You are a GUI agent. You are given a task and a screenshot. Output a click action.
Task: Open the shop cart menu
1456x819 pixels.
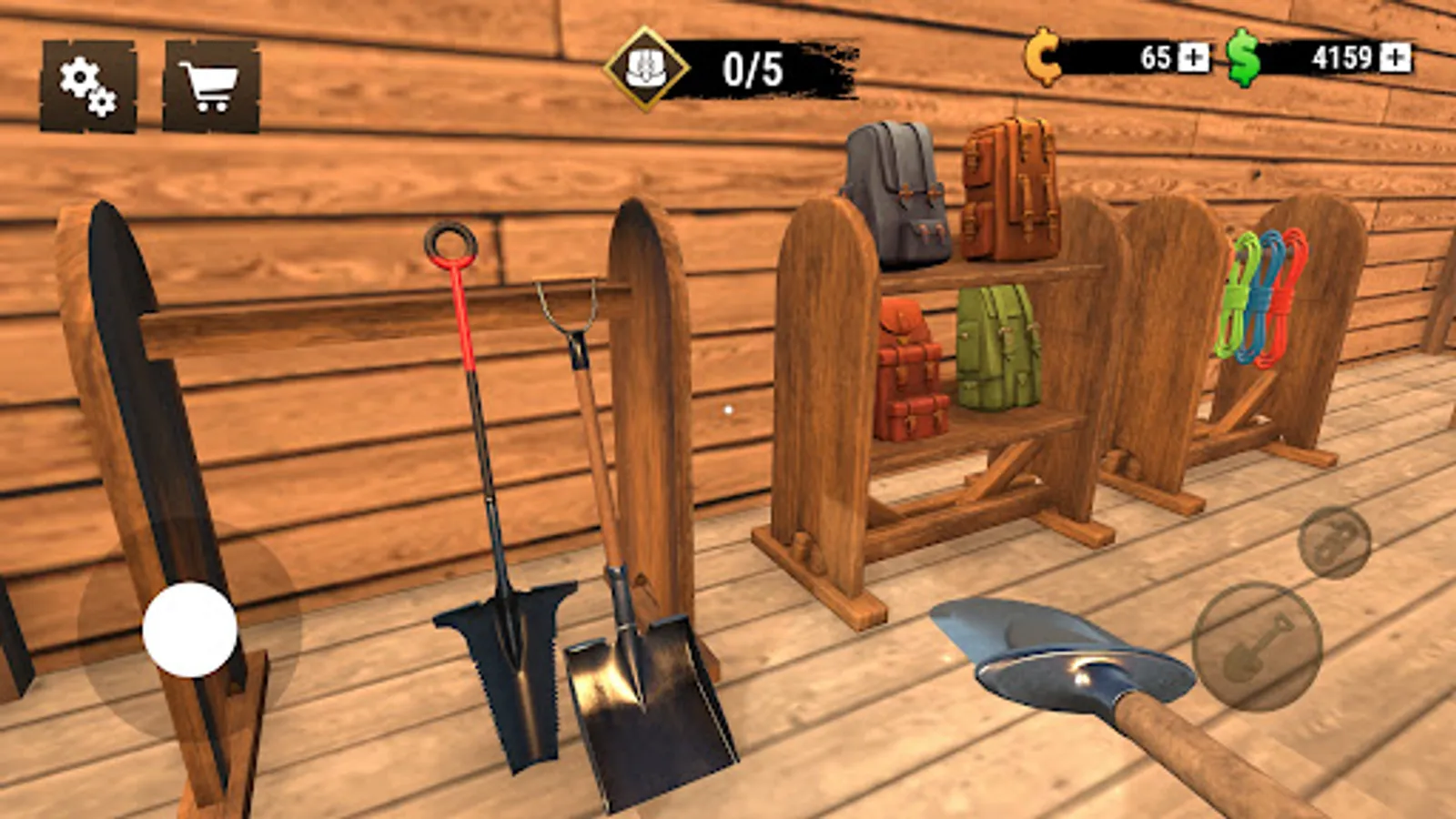[209, 86]
